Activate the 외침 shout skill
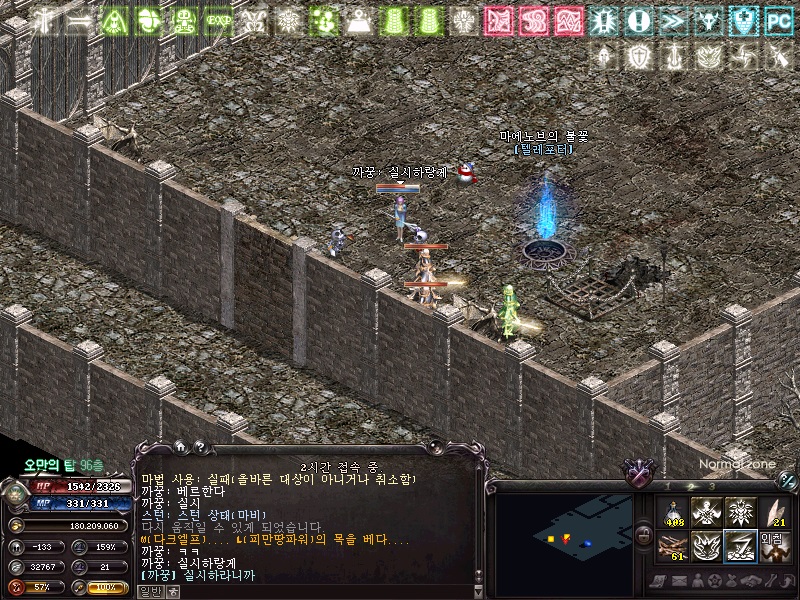 (x=773, y=546)
